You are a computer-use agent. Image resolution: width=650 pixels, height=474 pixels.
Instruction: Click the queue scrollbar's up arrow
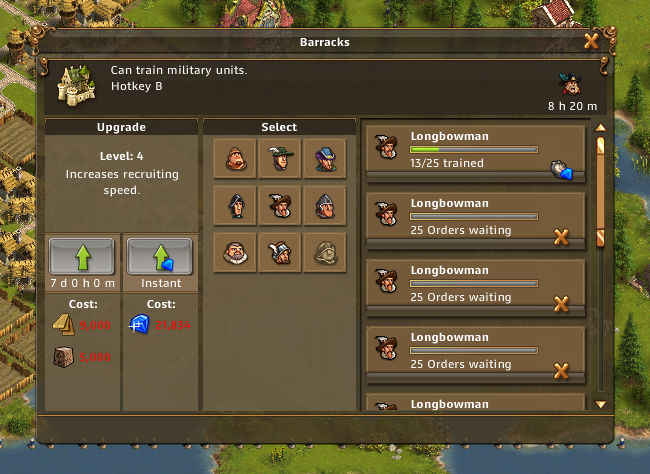pyautogui.click(x=600, y=128)
